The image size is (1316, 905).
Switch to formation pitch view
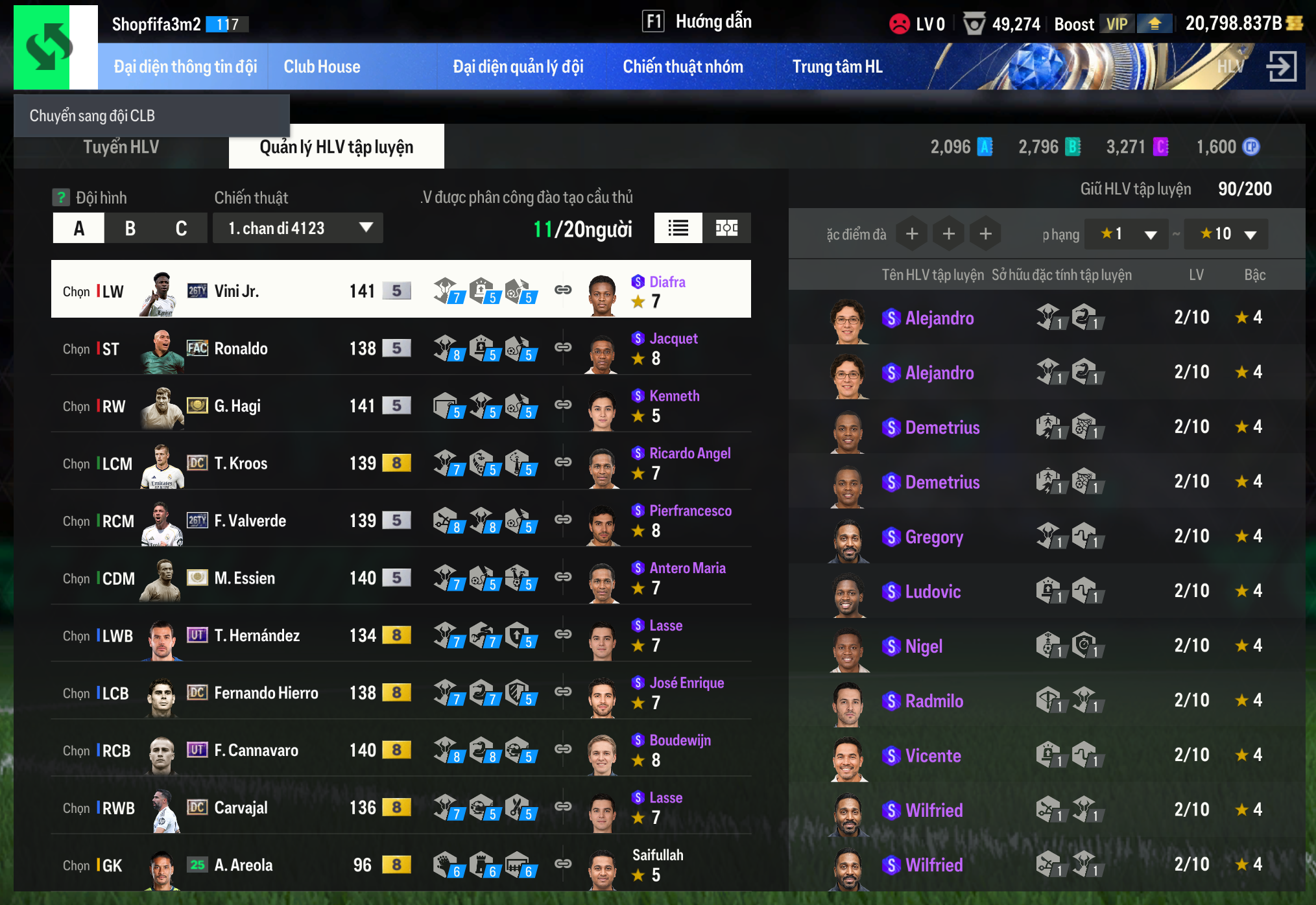coord(726,228)
